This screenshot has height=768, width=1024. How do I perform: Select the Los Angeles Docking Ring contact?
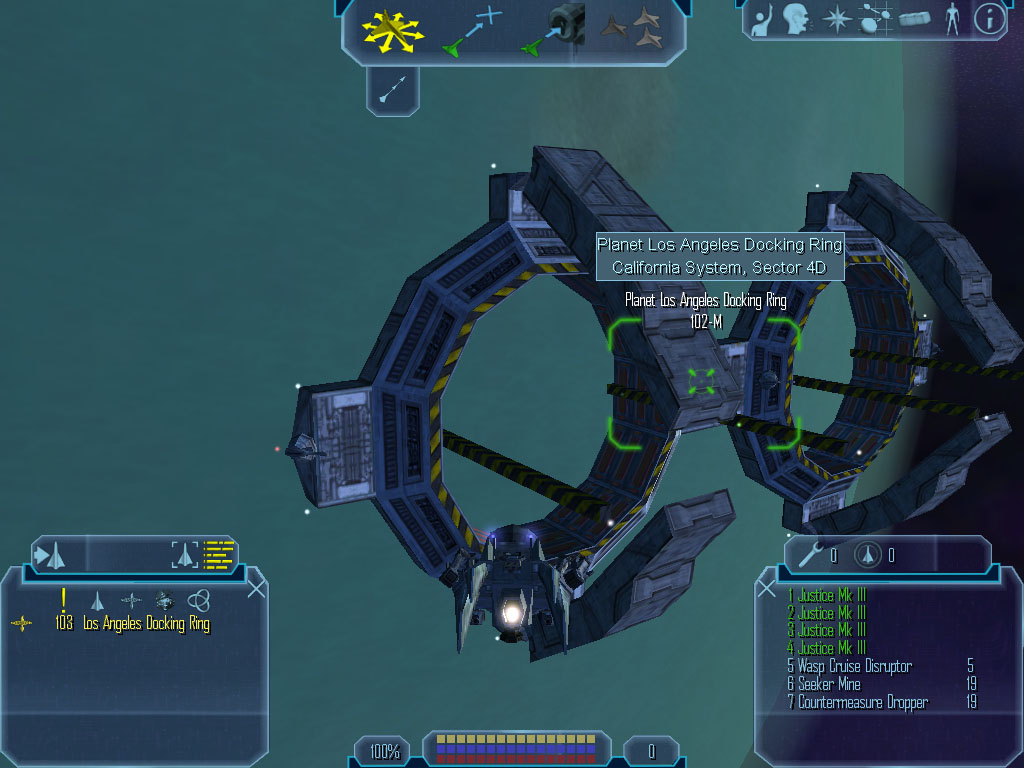[146, 624]
